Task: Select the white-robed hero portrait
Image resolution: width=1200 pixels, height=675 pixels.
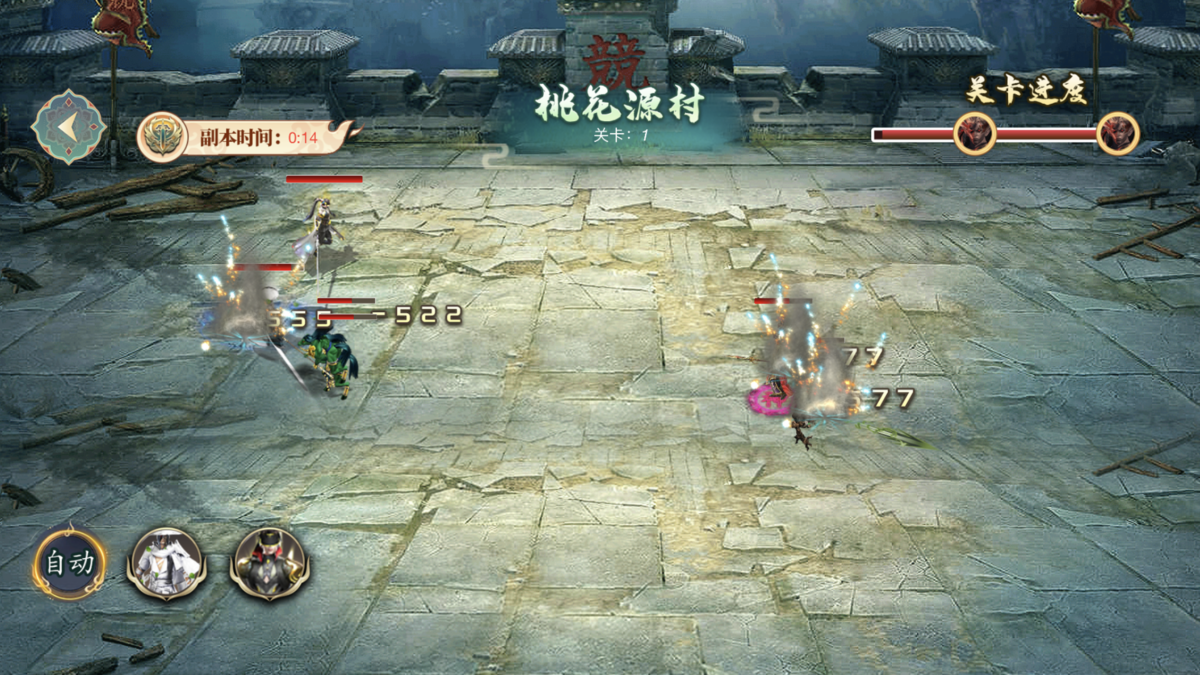Action: [167, 563]
